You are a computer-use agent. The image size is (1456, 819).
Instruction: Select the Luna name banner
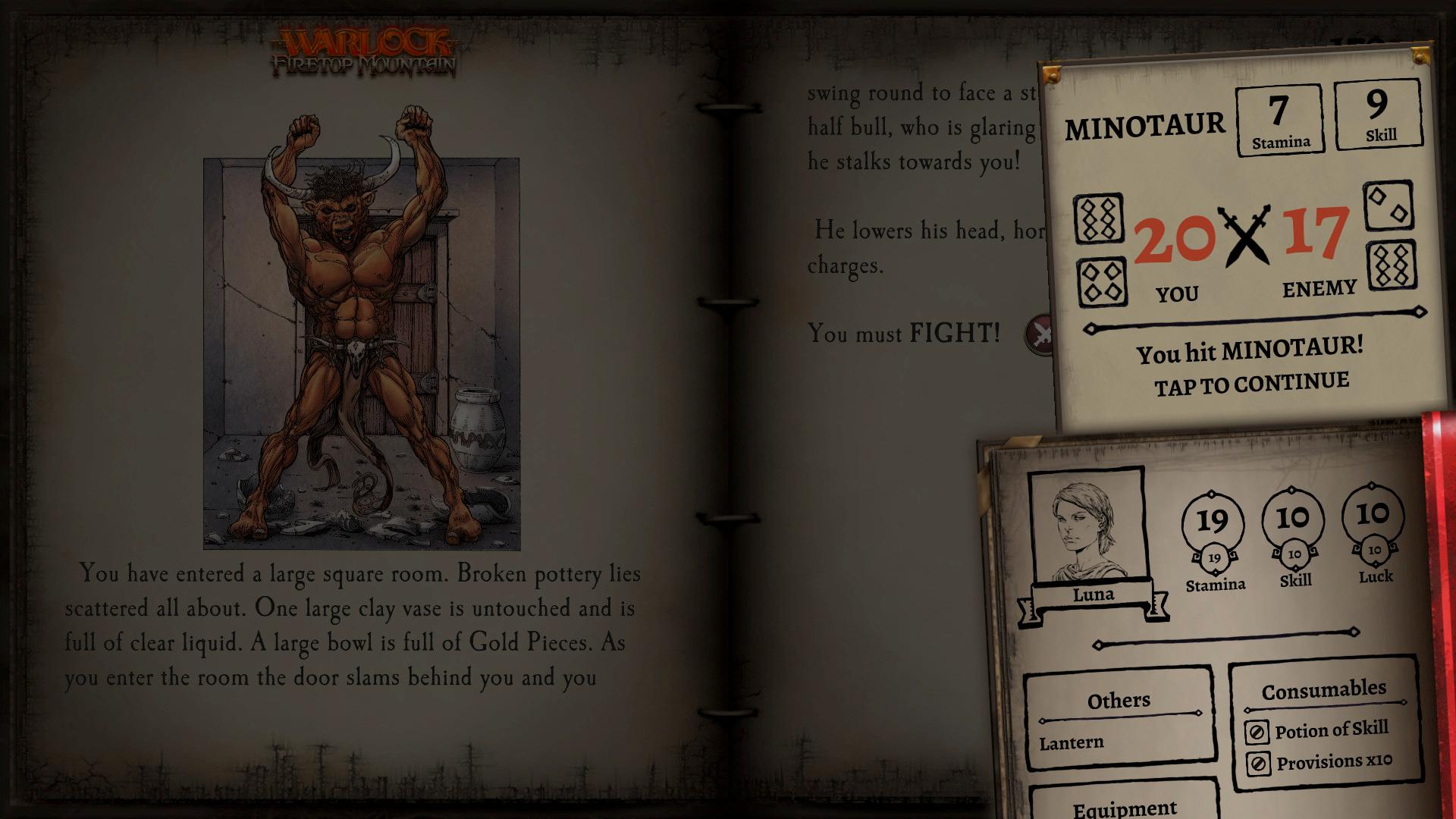(x=1094, y=595)
